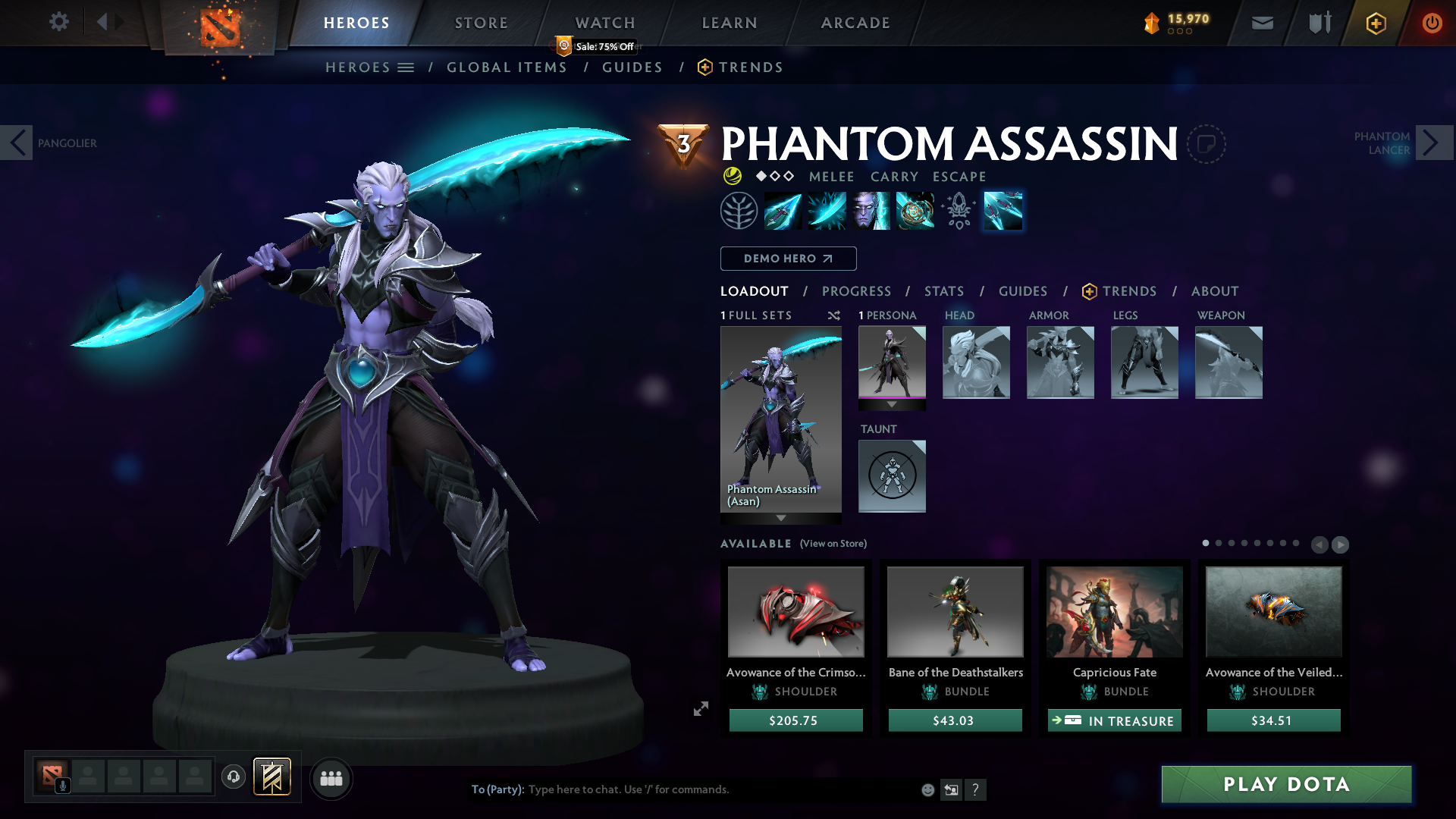Screen dimensions: 1456x819
Task: Open the Heroes hamburger menu
Action: click(x=406, y=67)
